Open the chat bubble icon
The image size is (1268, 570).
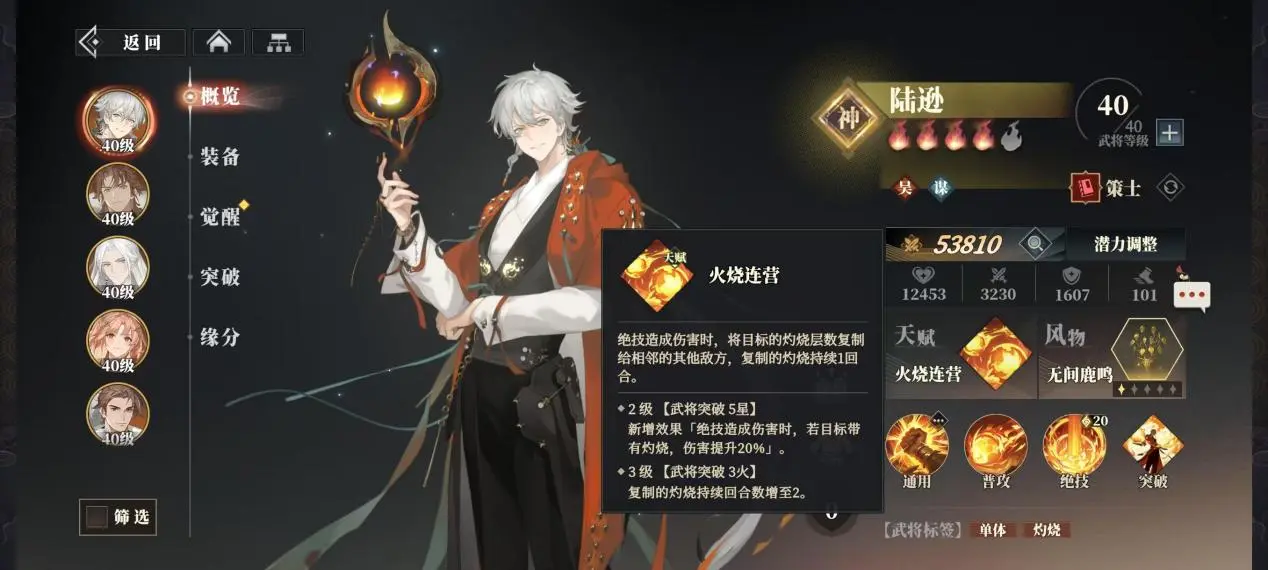tap(1192, 295)
